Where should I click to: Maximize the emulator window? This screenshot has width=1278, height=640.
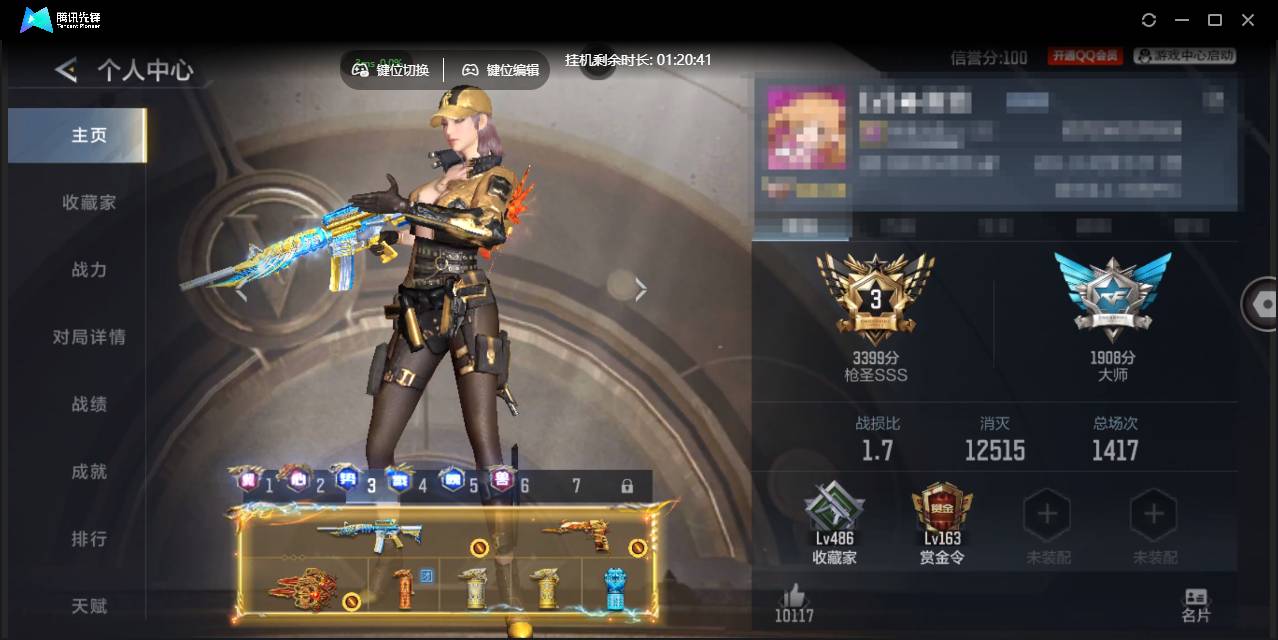(1215, 20)
